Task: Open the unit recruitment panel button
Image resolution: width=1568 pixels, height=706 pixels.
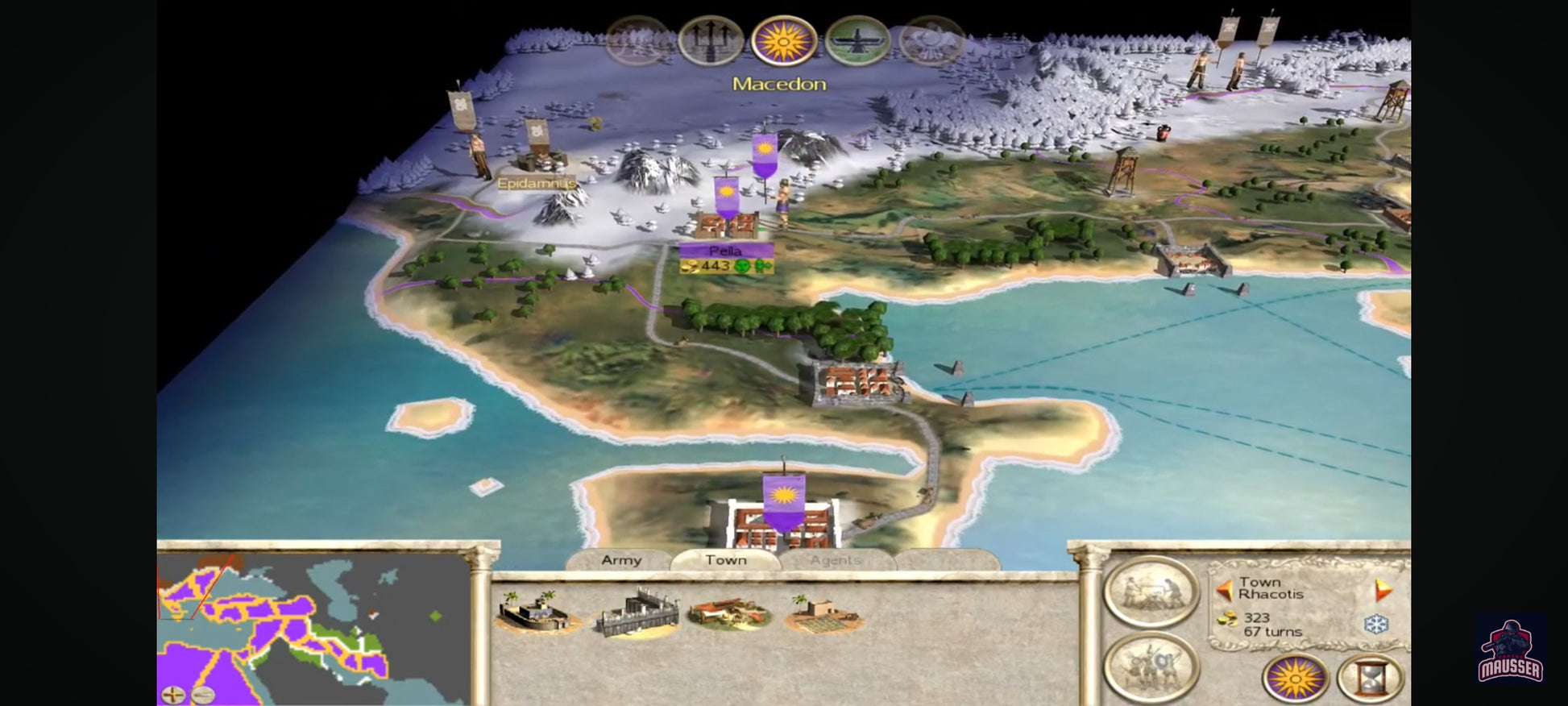Action: point(1151,667)
